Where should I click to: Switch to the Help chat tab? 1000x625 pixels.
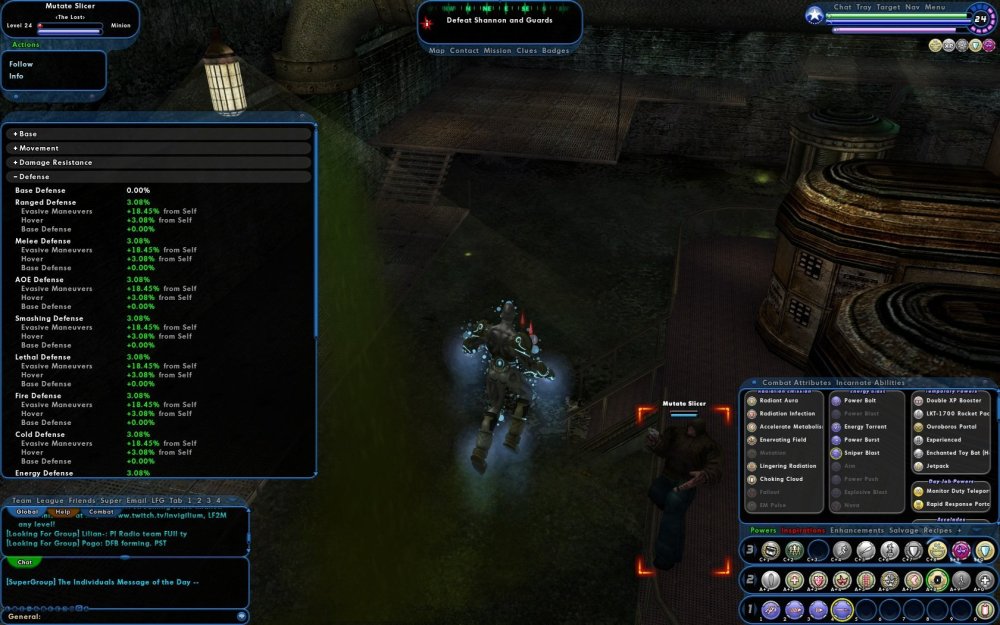63,511
